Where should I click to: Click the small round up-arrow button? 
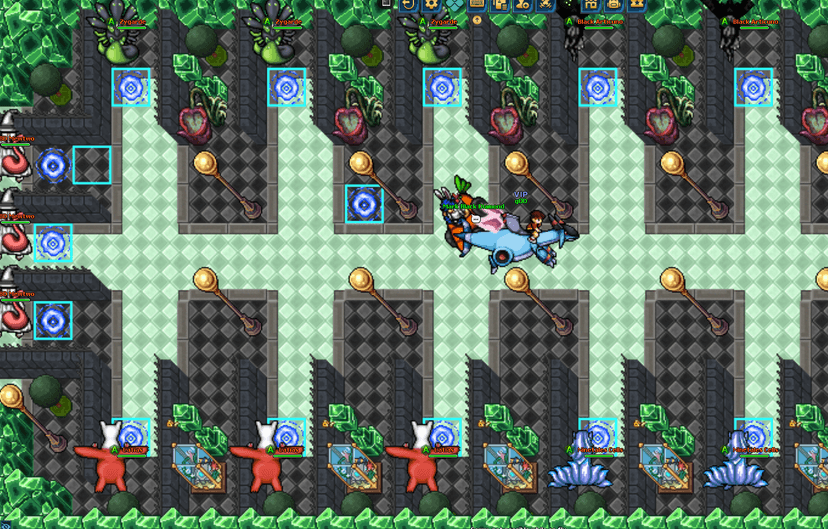coord(477,20)
